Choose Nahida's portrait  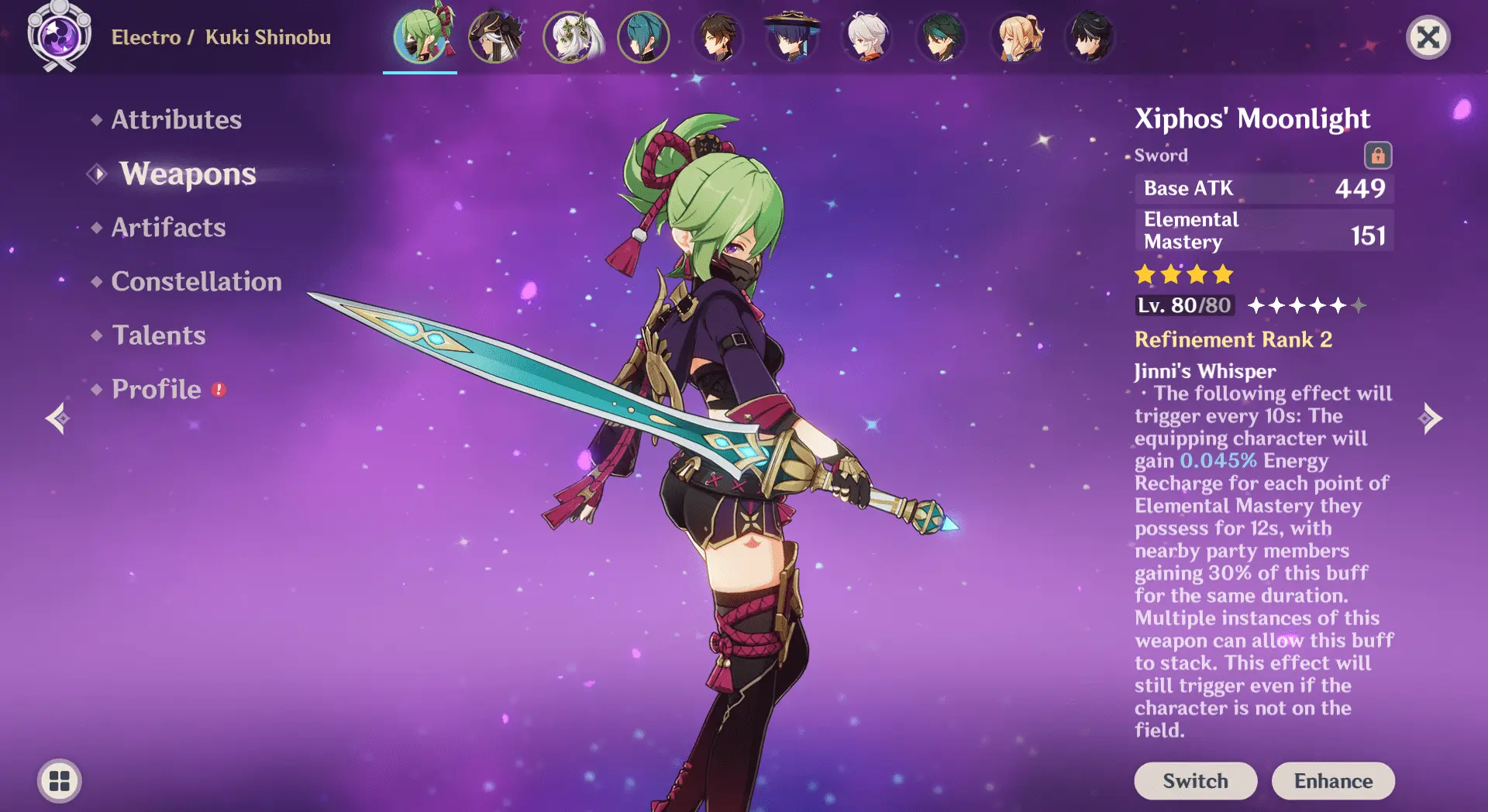570,37
